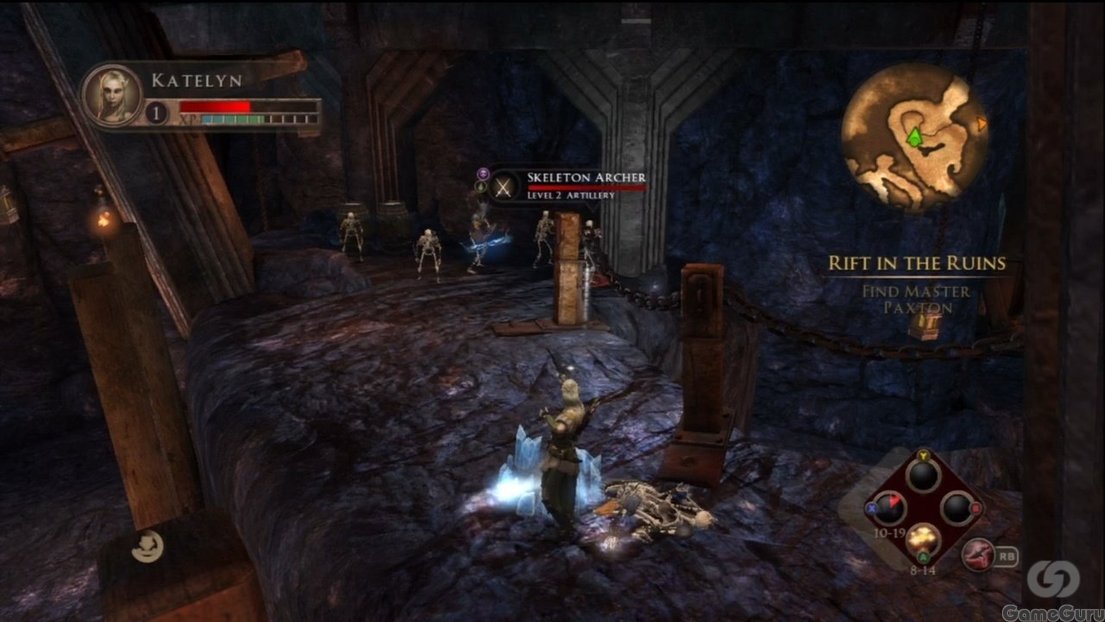1105x622 pixels.
Task: Select the green player marker on minimap
Action: click(x=913, y=136)
